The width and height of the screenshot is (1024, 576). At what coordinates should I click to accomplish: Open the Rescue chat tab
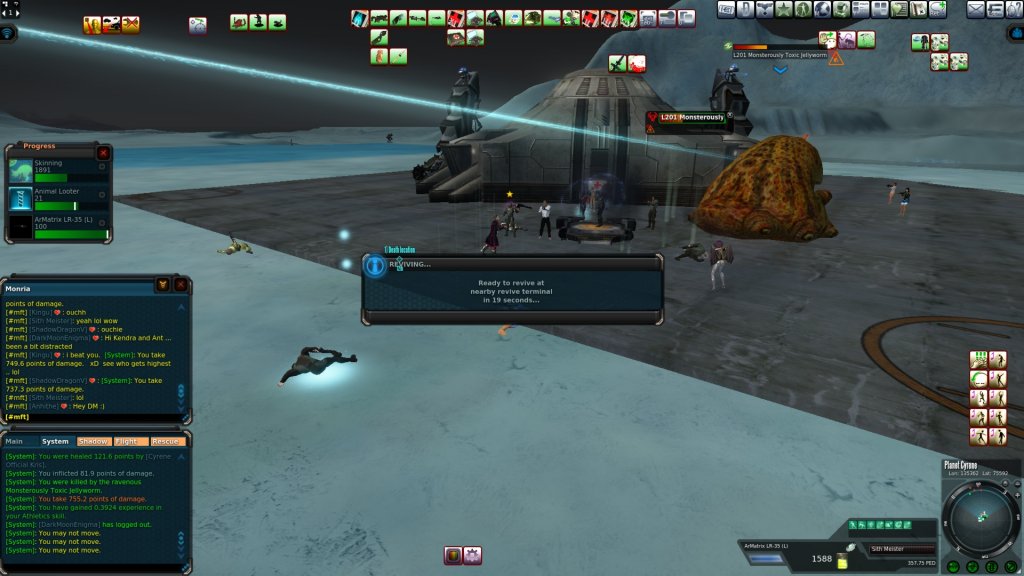coord(167,441)
